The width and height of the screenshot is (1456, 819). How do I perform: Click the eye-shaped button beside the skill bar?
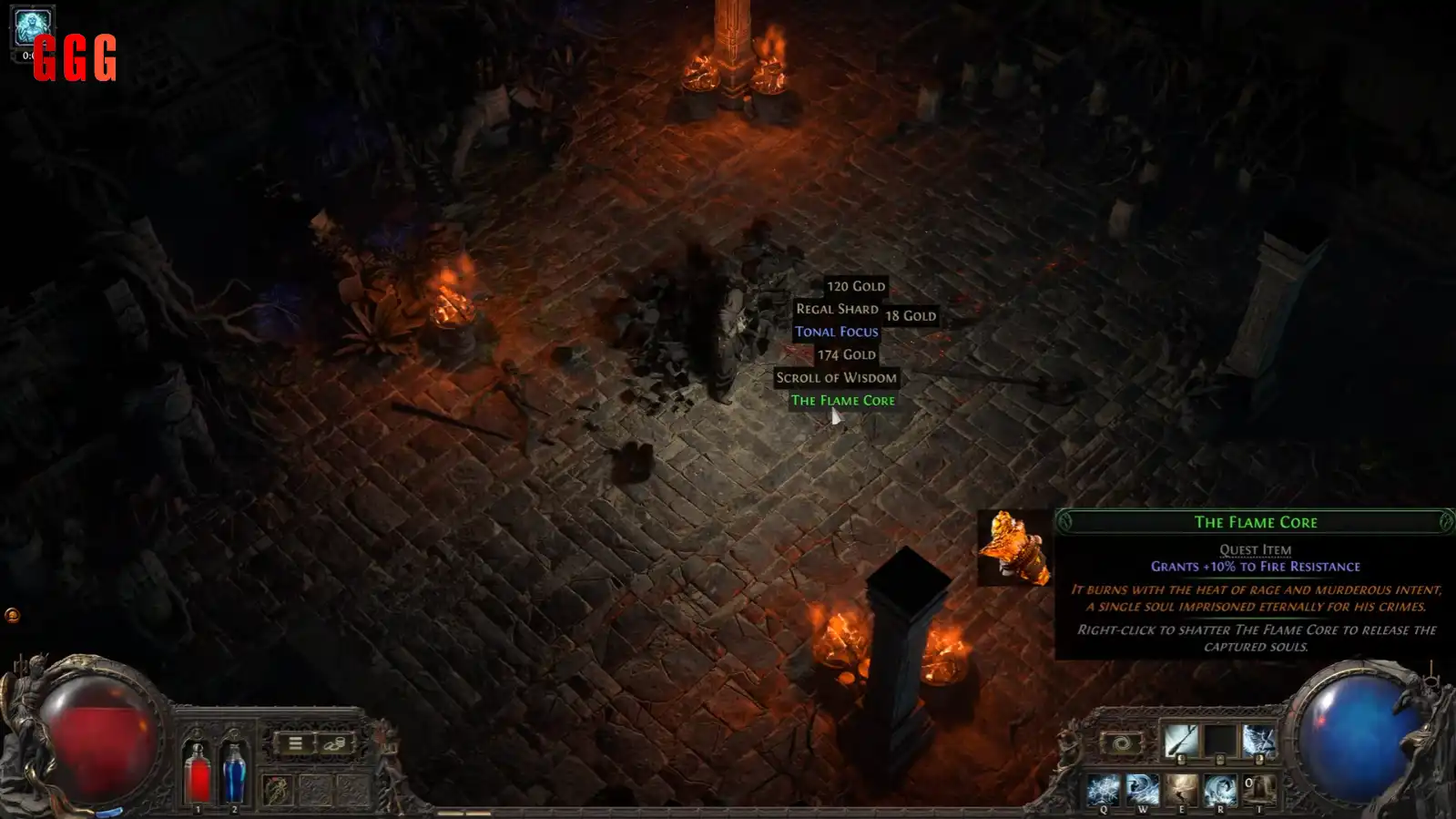[1122, 743]
